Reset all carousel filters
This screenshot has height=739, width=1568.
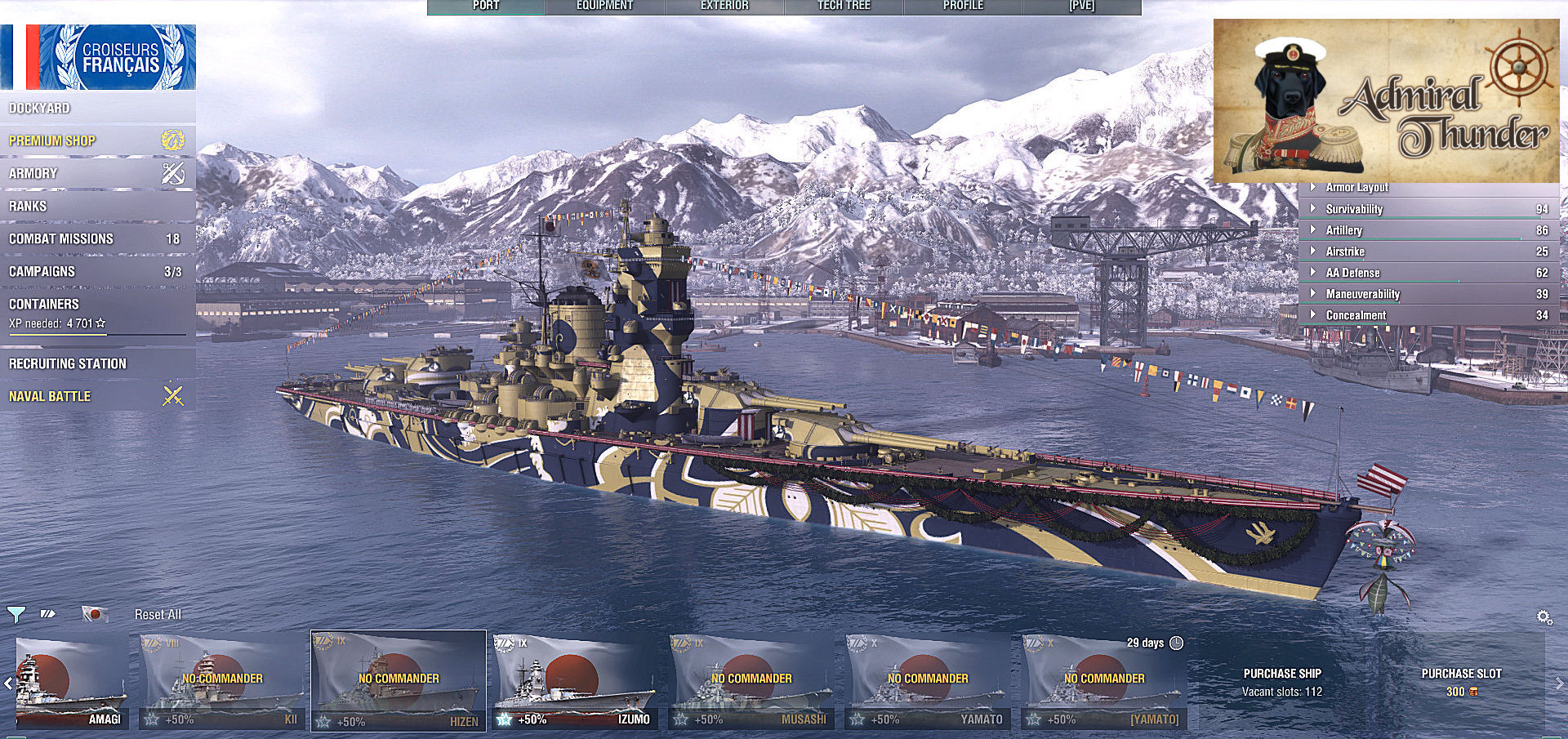point(158,614)
